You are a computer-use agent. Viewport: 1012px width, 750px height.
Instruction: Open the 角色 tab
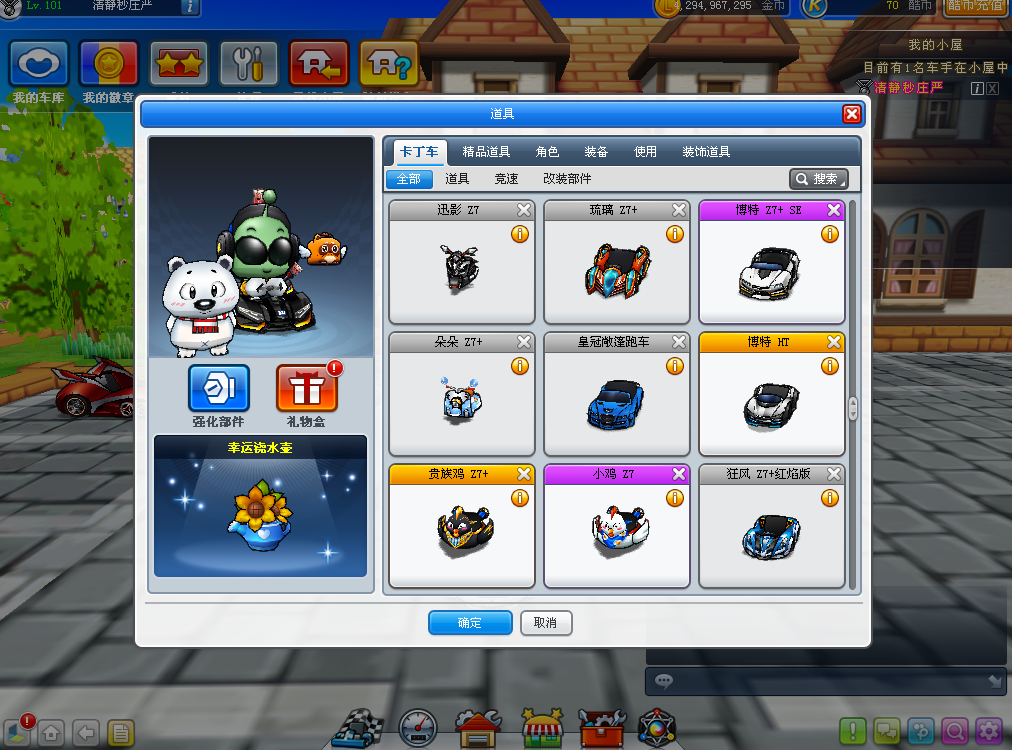547,152
